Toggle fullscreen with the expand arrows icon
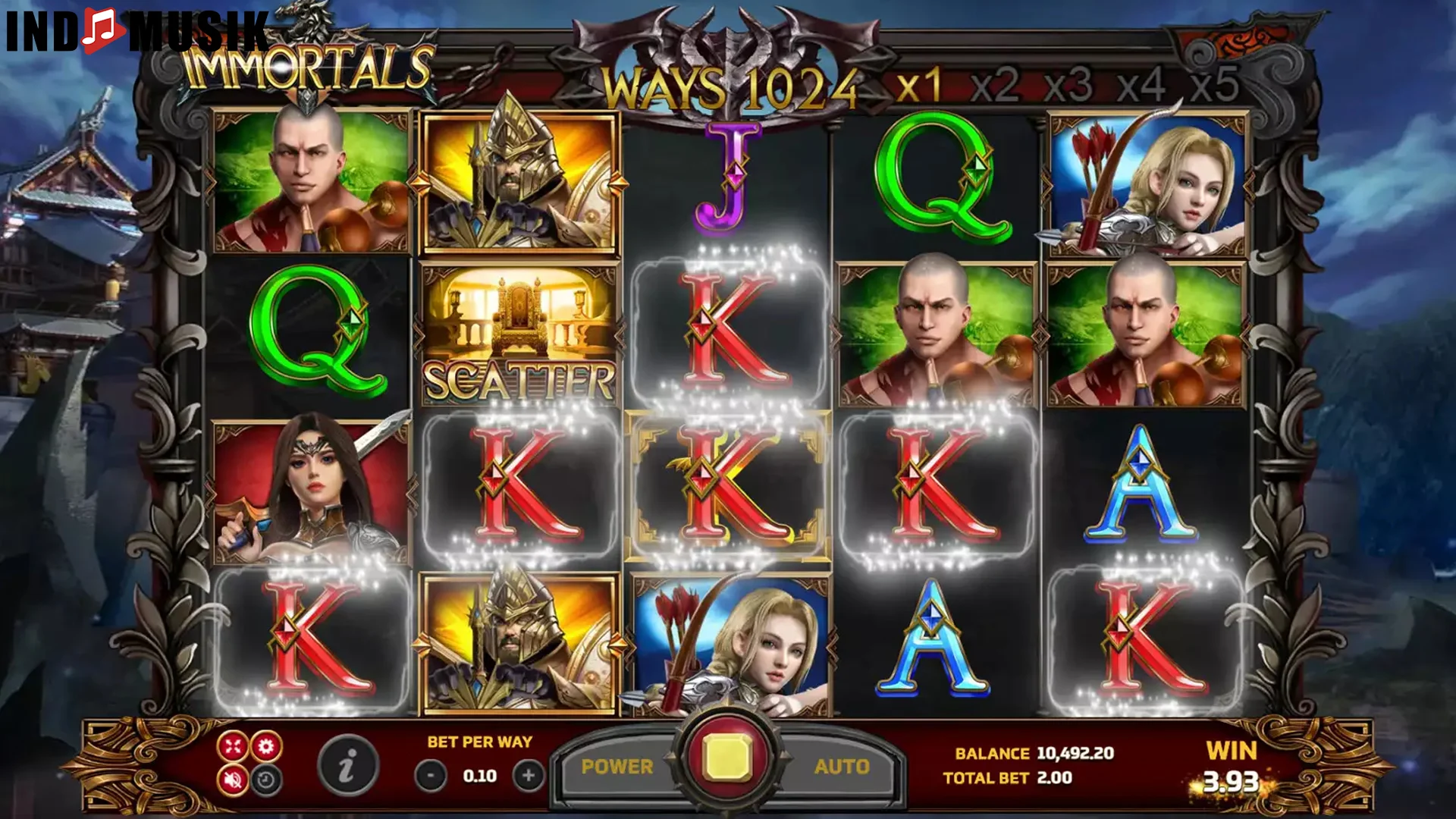Viewport: 1456px width, 819px height. 232,746
